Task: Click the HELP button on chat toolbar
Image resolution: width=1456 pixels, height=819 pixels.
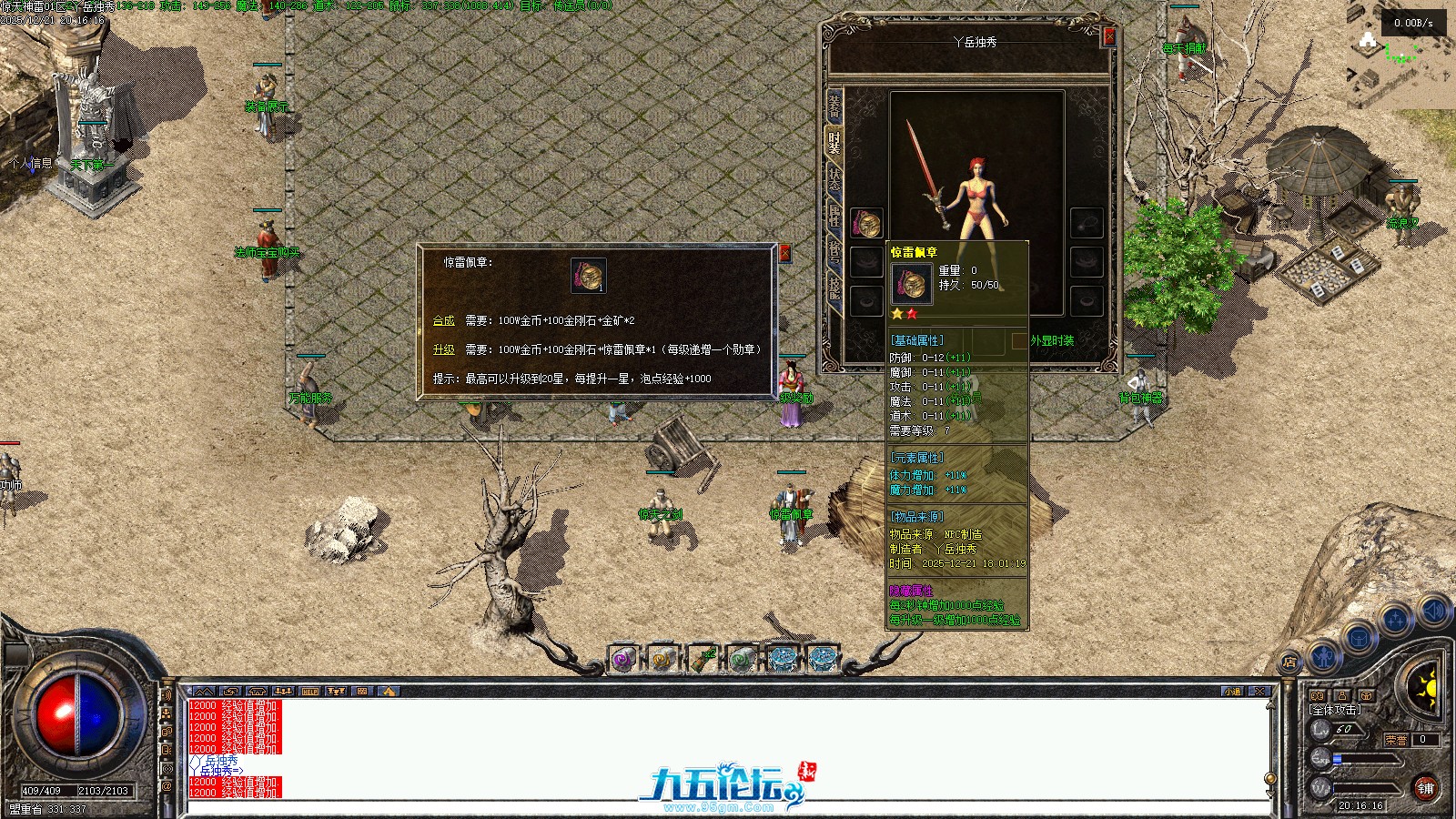Action: click(x=309, y=692)
